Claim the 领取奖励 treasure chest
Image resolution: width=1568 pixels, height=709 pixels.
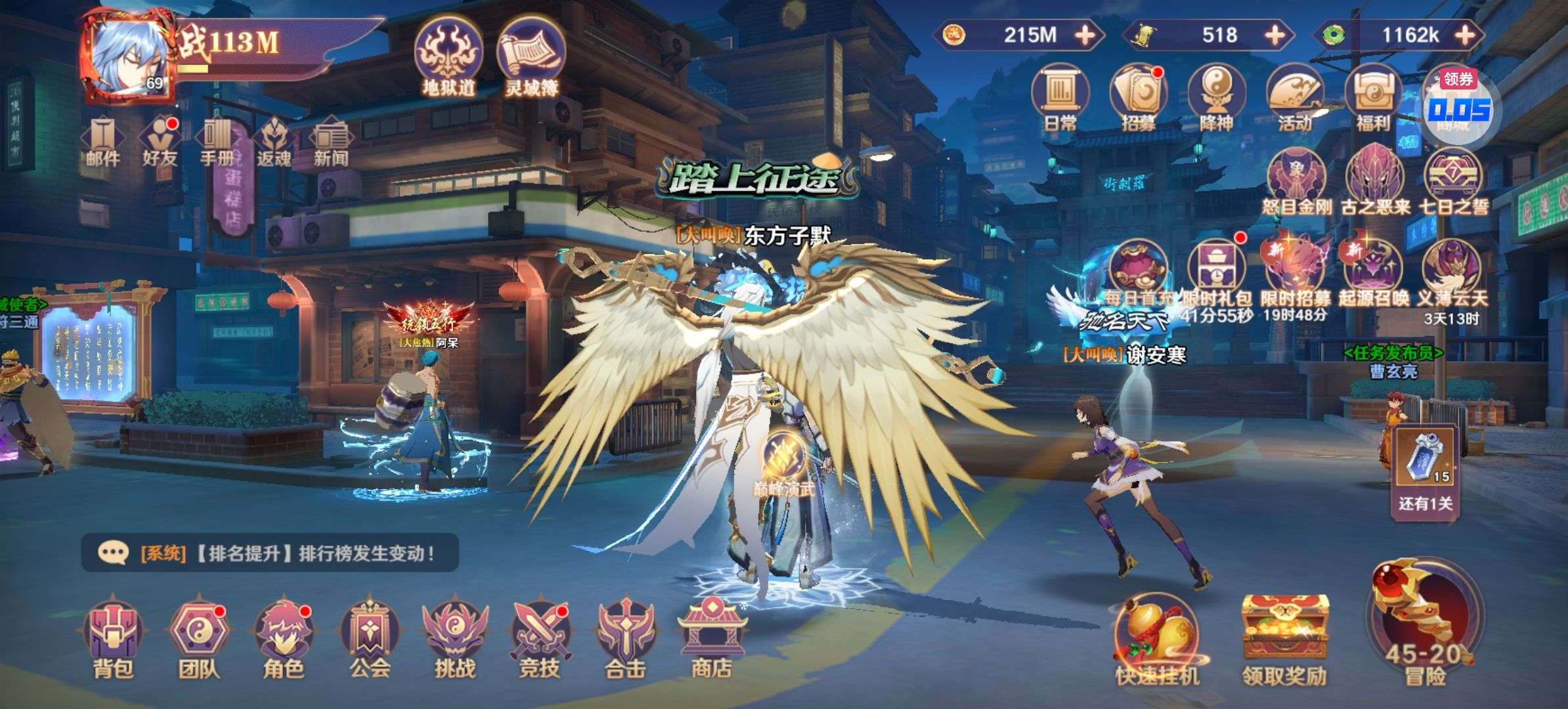click(1284, 638)
